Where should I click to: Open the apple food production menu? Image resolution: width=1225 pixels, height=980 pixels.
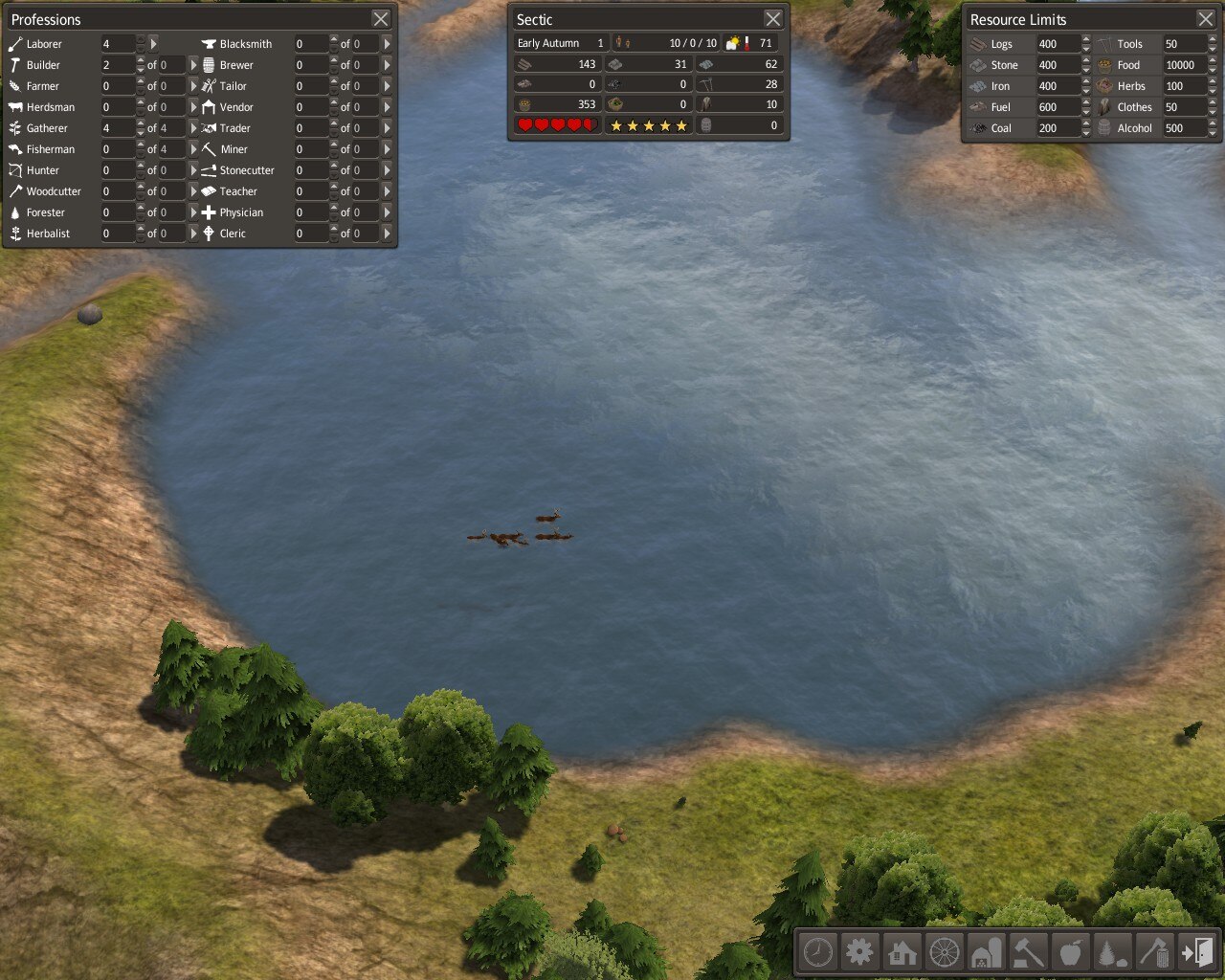tap(1071, 952)
